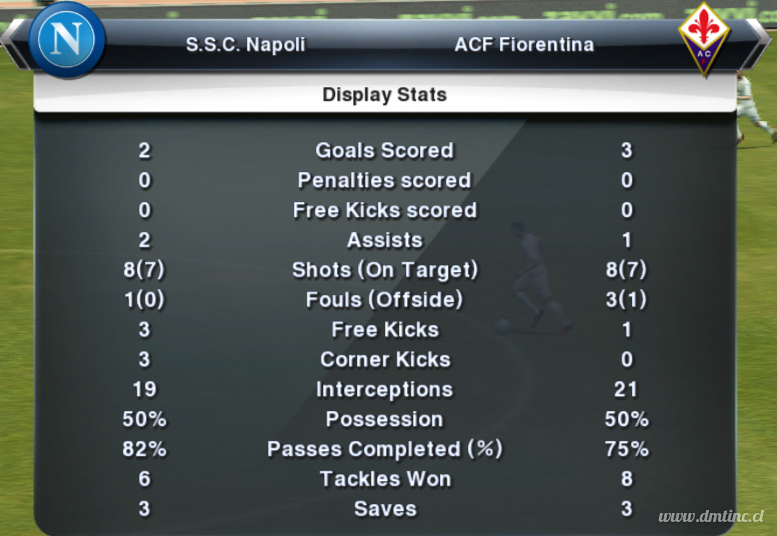Click the right arrow beside the Fiorentina crest
777x536 pixels.
coord(763,39)
